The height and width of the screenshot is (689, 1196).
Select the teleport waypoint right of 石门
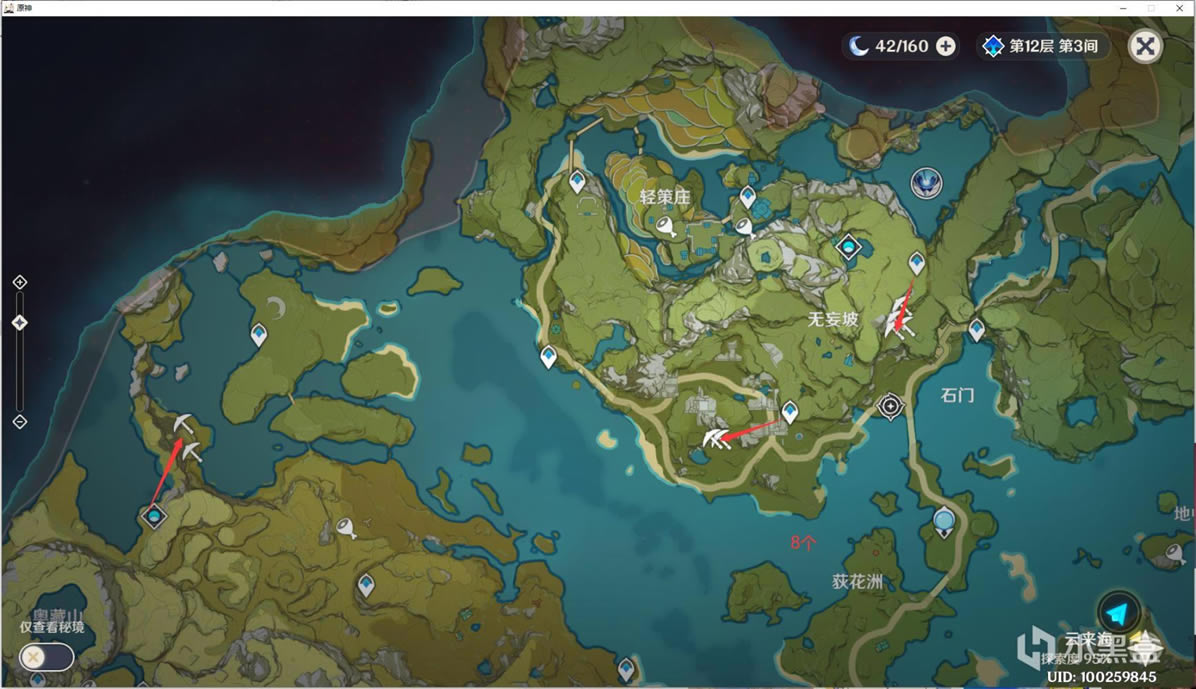977,329
